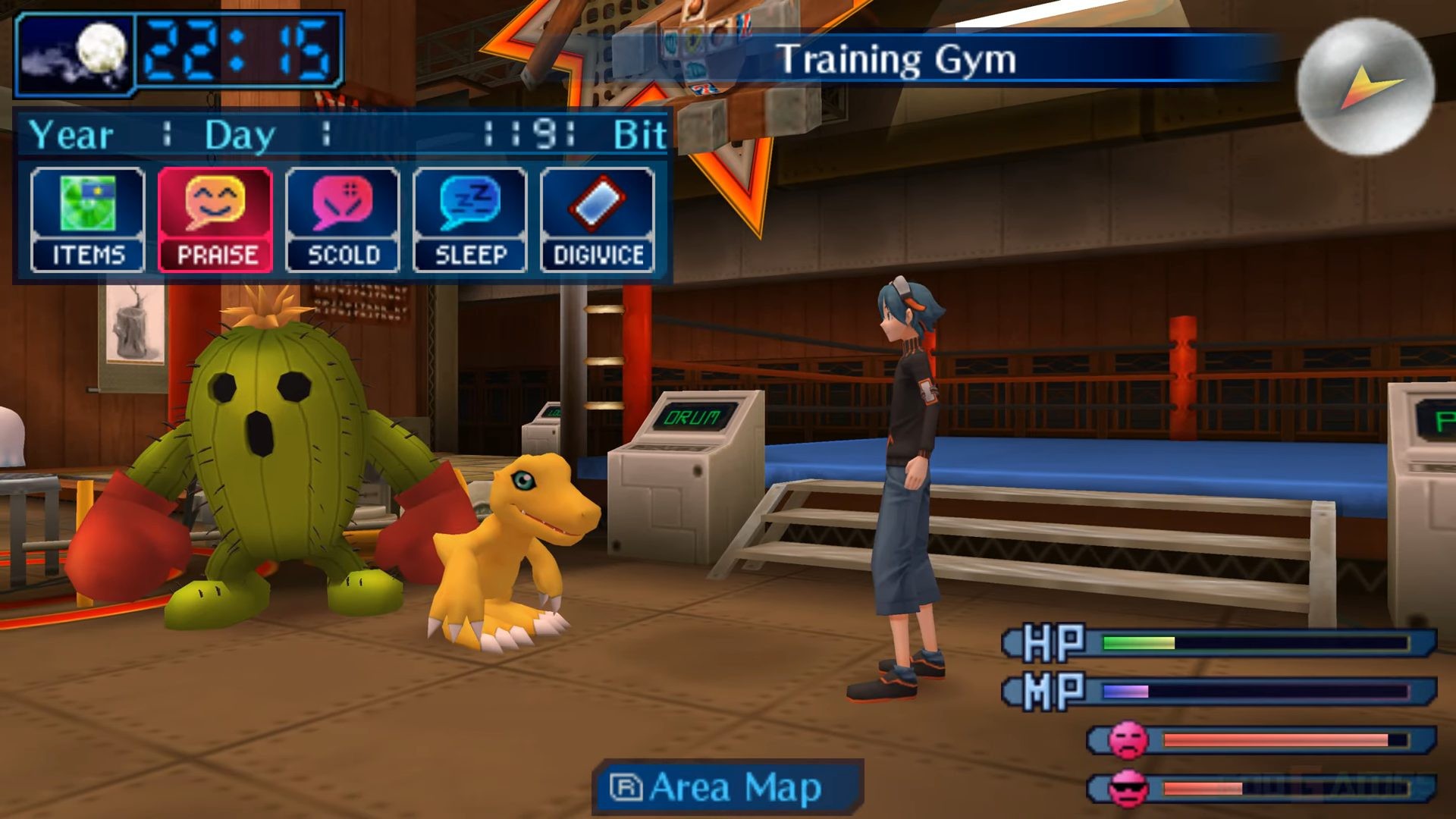Click the compass orb
Viewport: 1456px width, 819px height.
(x=1365, y=87)
